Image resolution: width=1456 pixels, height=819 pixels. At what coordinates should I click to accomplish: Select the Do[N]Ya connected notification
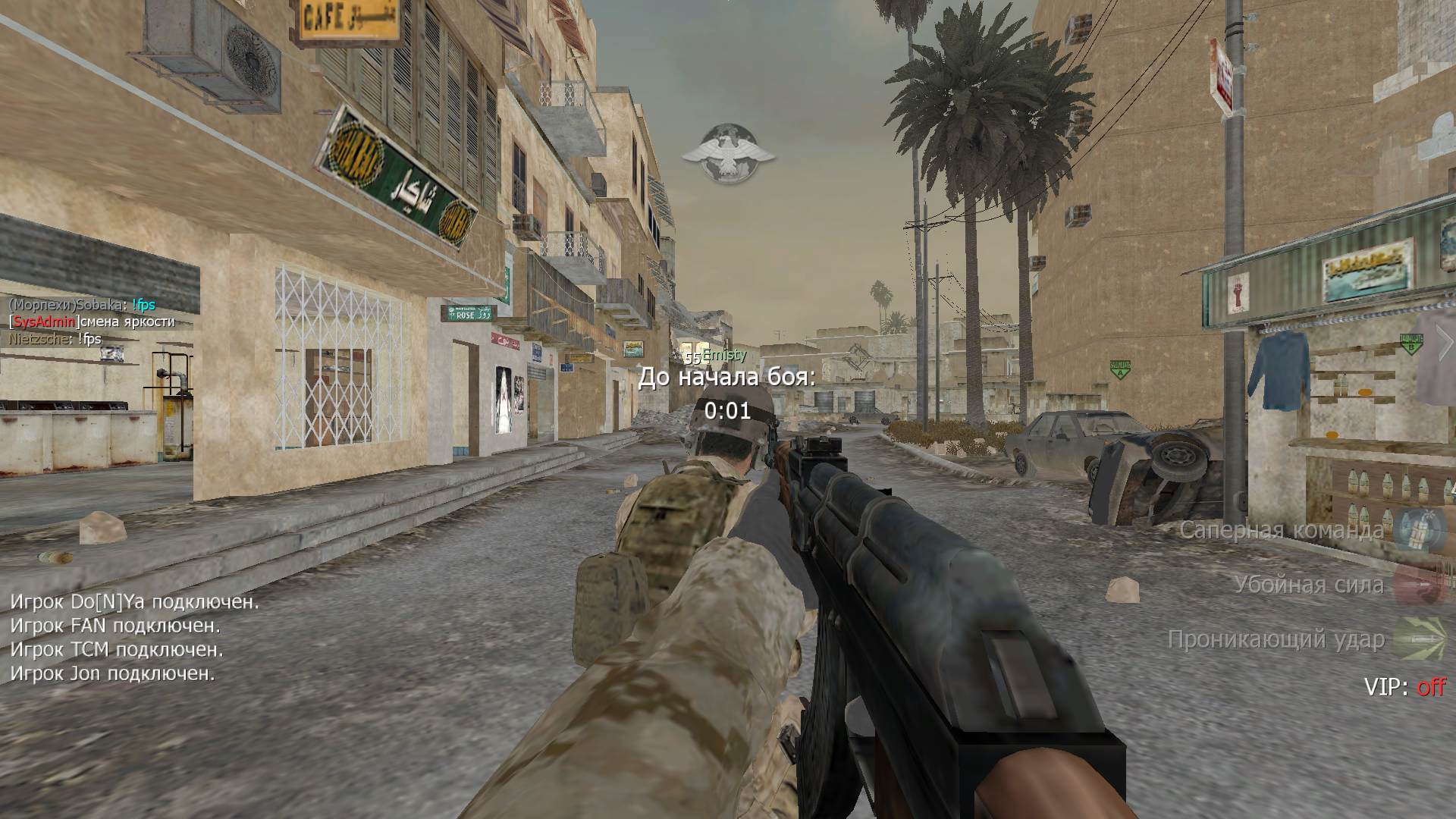coord(134,602)
